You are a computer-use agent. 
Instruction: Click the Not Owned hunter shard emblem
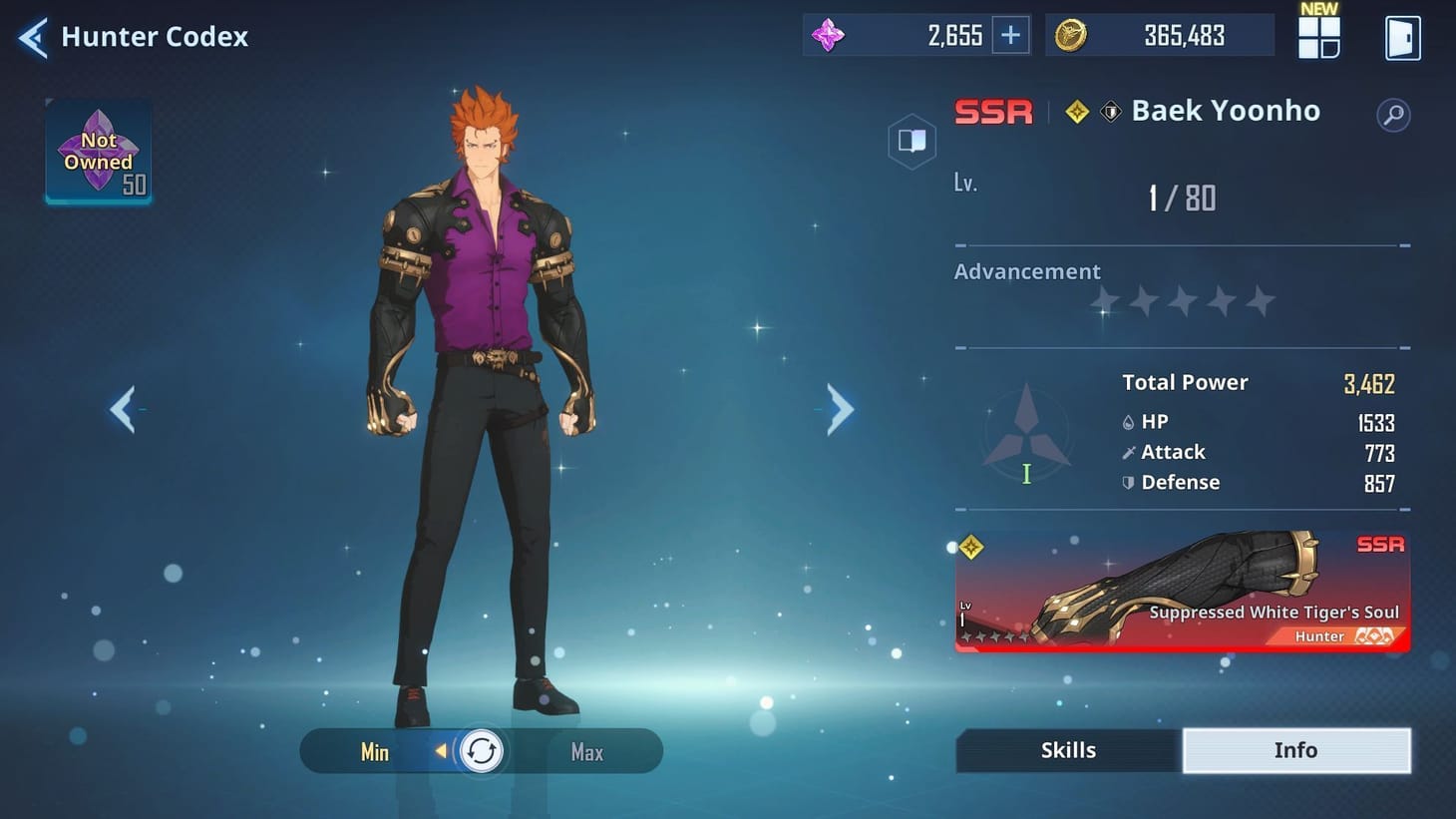97,152
